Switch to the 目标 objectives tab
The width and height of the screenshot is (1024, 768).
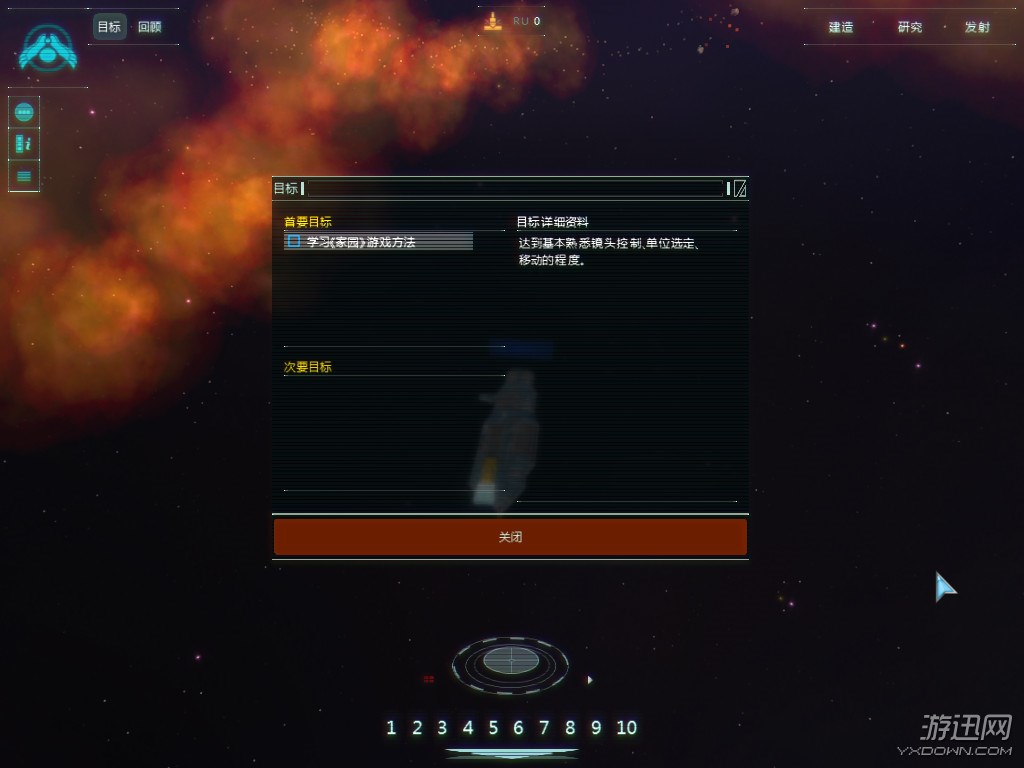[109, 27]
